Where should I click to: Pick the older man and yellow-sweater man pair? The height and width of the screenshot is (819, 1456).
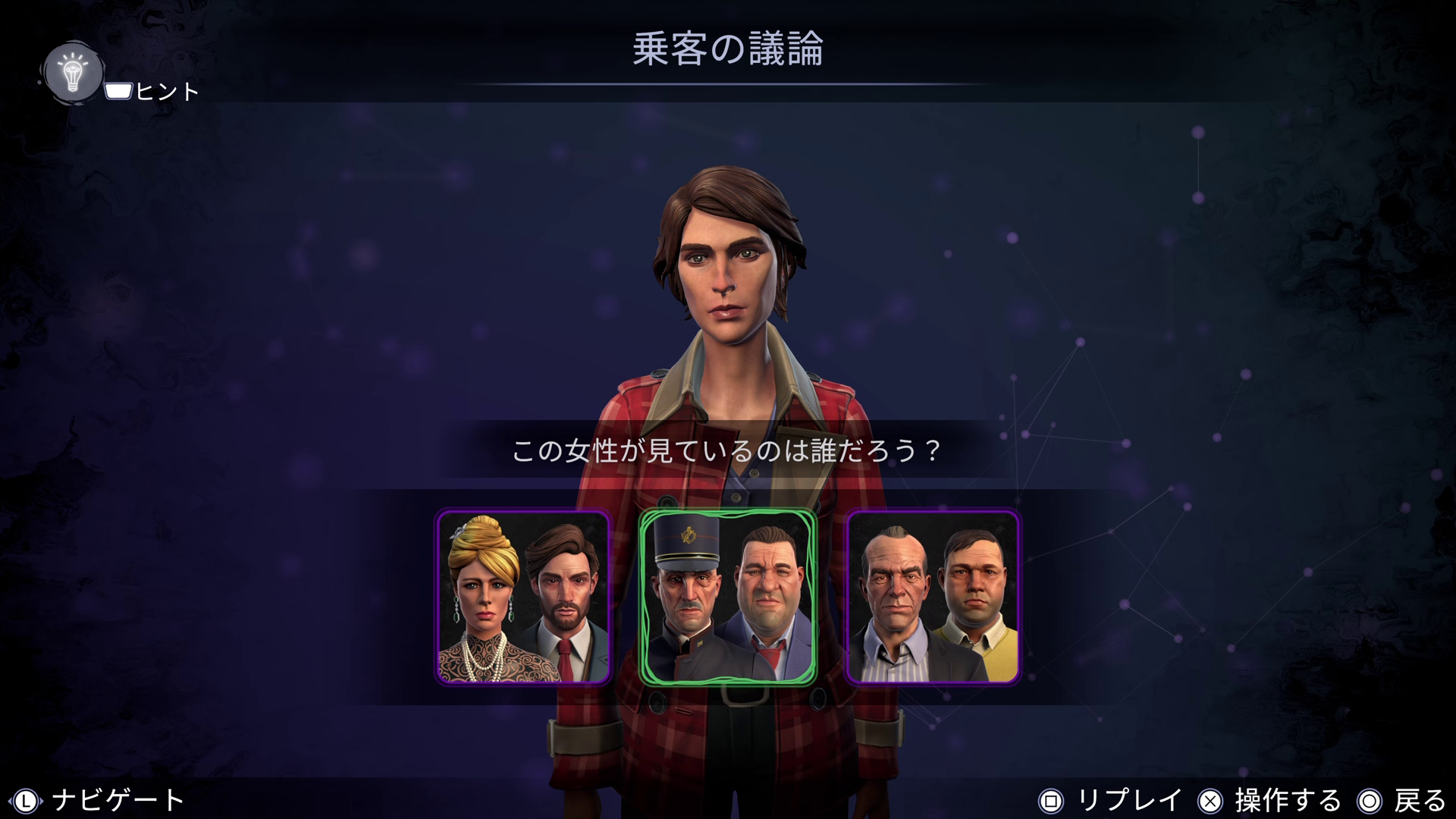pos(933,597)
